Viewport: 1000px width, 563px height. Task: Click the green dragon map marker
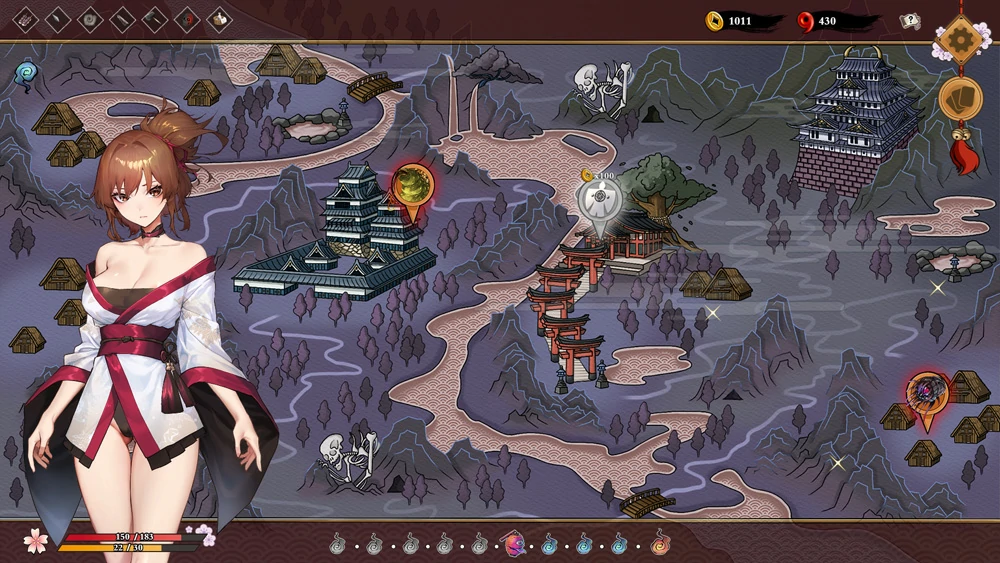411,186
